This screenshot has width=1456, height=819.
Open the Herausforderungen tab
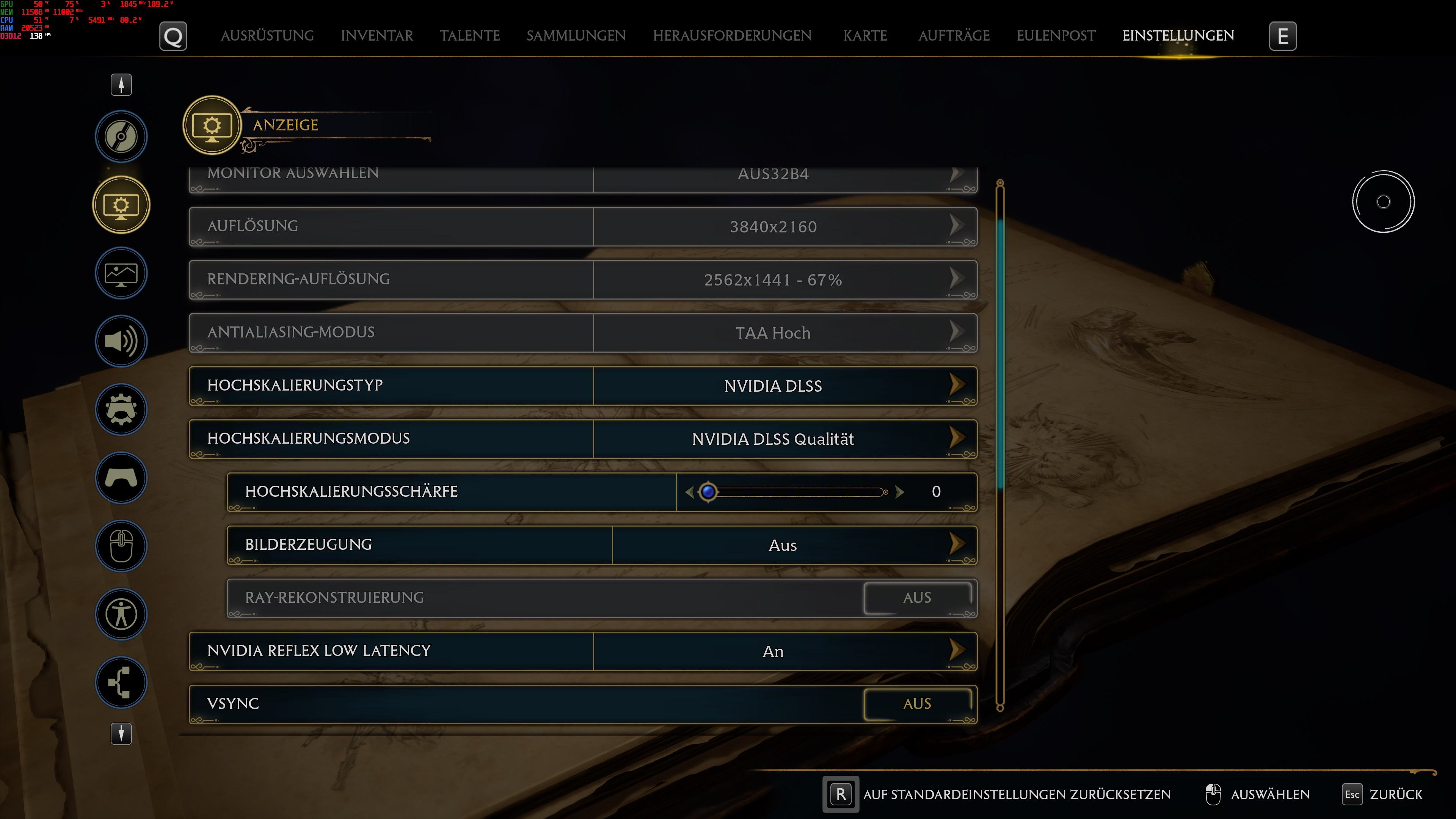click(x=732, y=36)
